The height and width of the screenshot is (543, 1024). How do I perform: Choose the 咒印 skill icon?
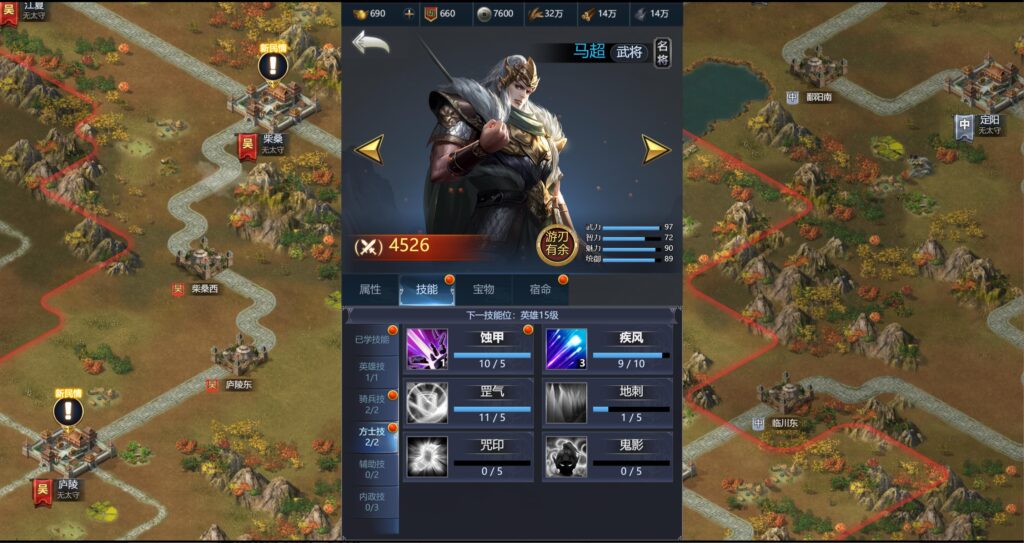pos(427,455)
